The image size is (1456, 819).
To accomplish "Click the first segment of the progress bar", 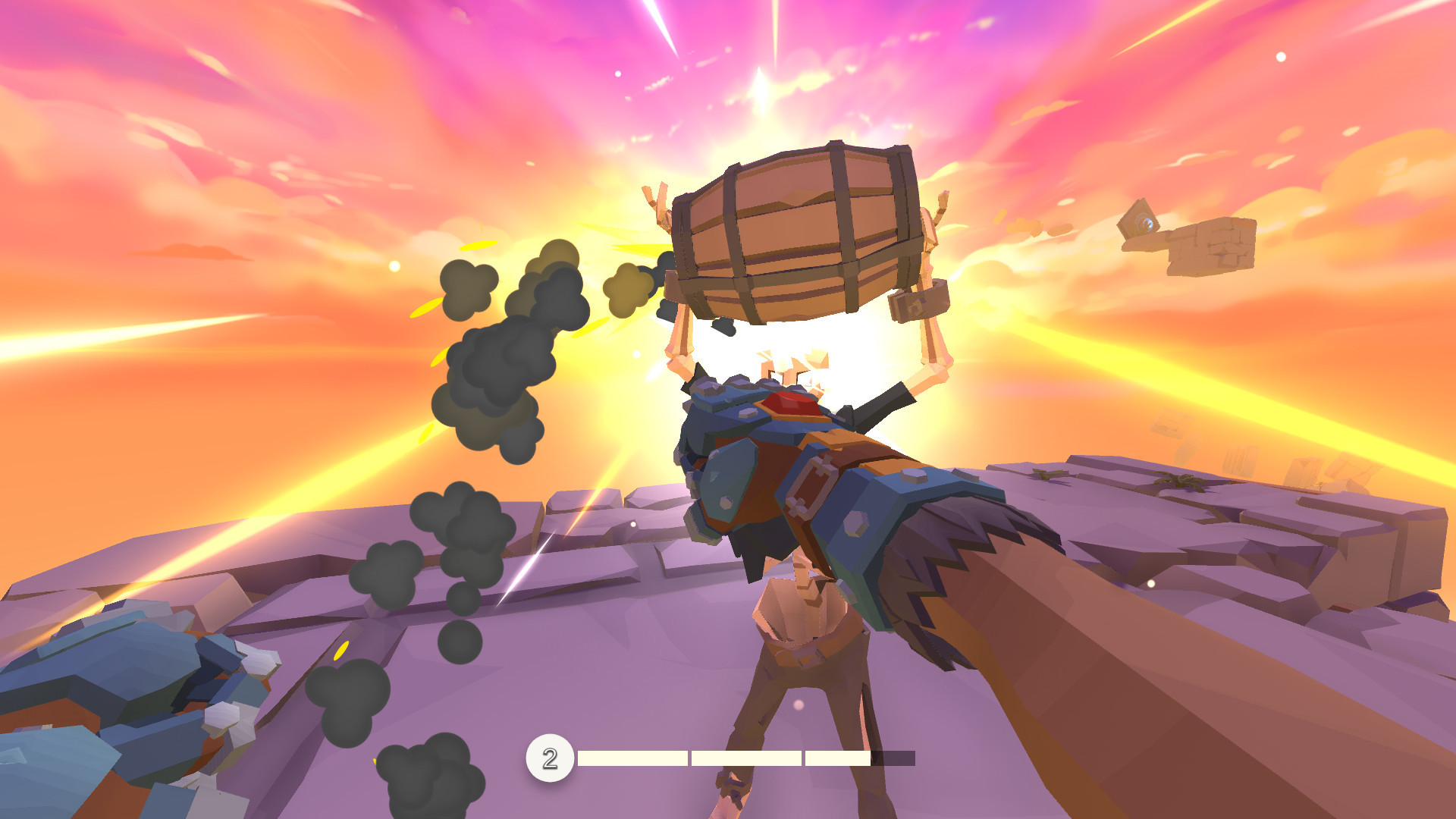I will coord(633,758).
